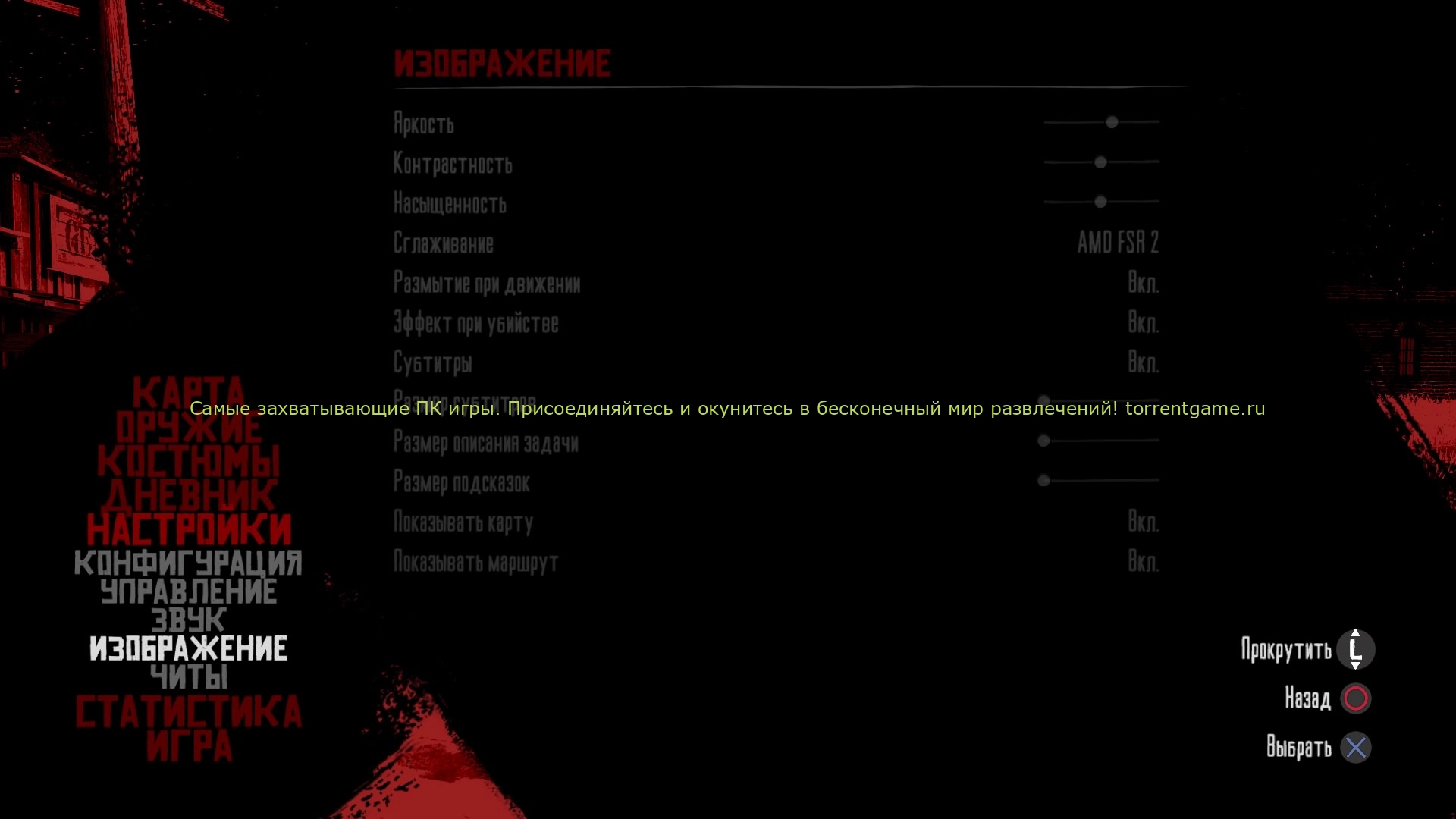
Task: Toggle Размытие при движении off
Action: [x=1144, y=283]
